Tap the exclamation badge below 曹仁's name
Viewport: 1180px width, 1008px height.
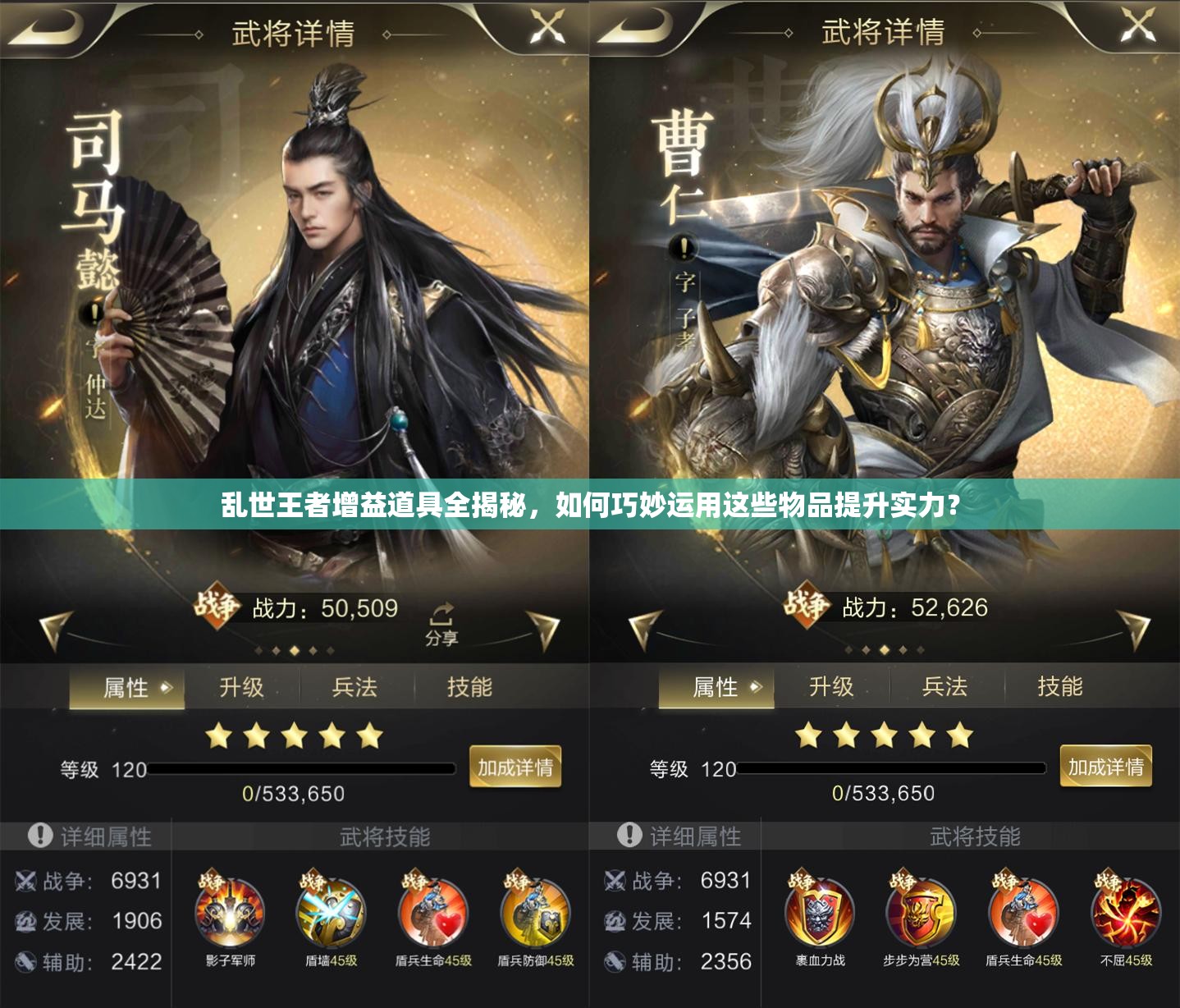685,246
